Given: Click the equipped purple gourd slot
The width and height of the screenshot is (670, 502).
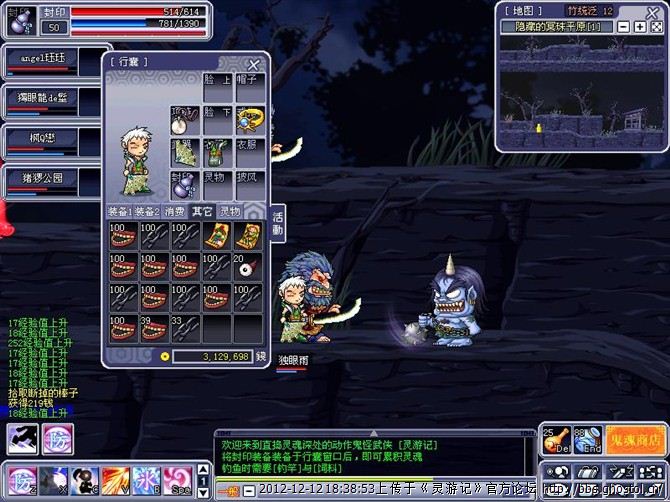Looking at the screenshot, I should coord(185,184).
